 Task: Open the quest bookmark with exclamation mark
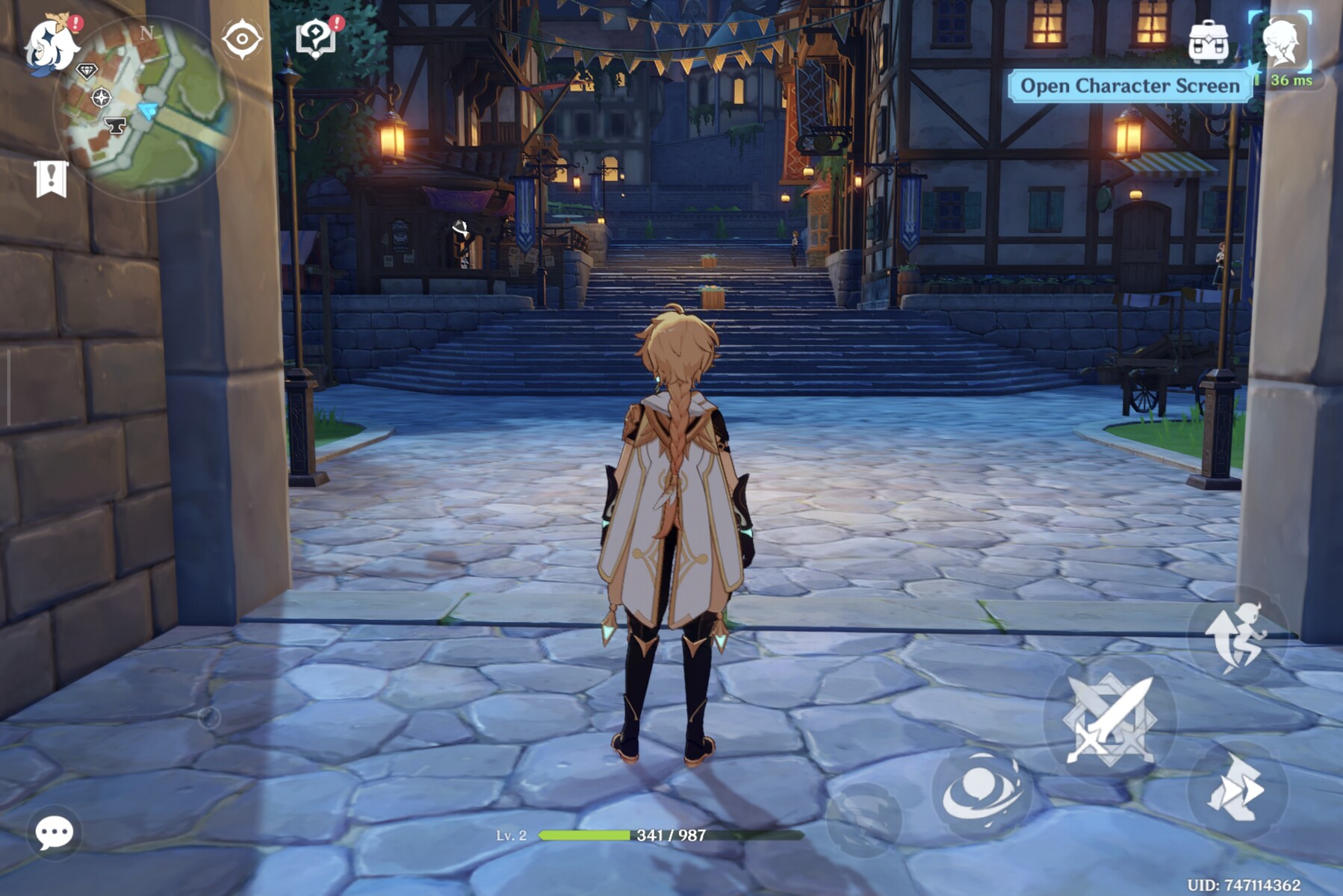coord(51,179)
